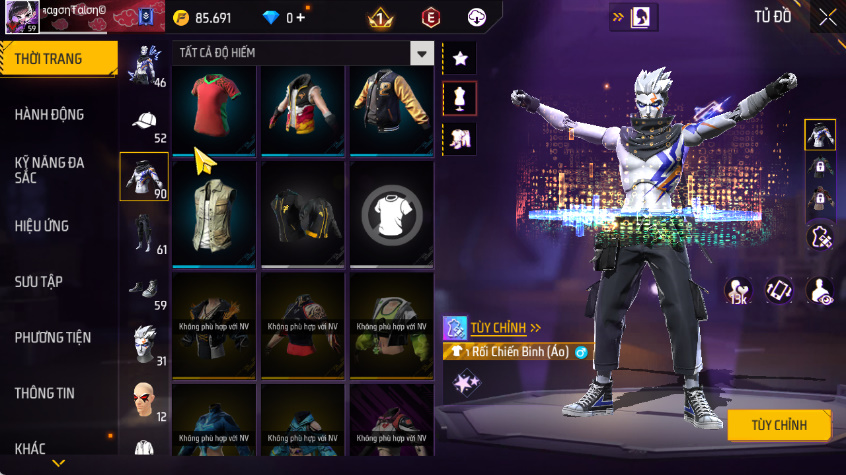Pick the black and yellow varsity jacket

coord(391,110)
